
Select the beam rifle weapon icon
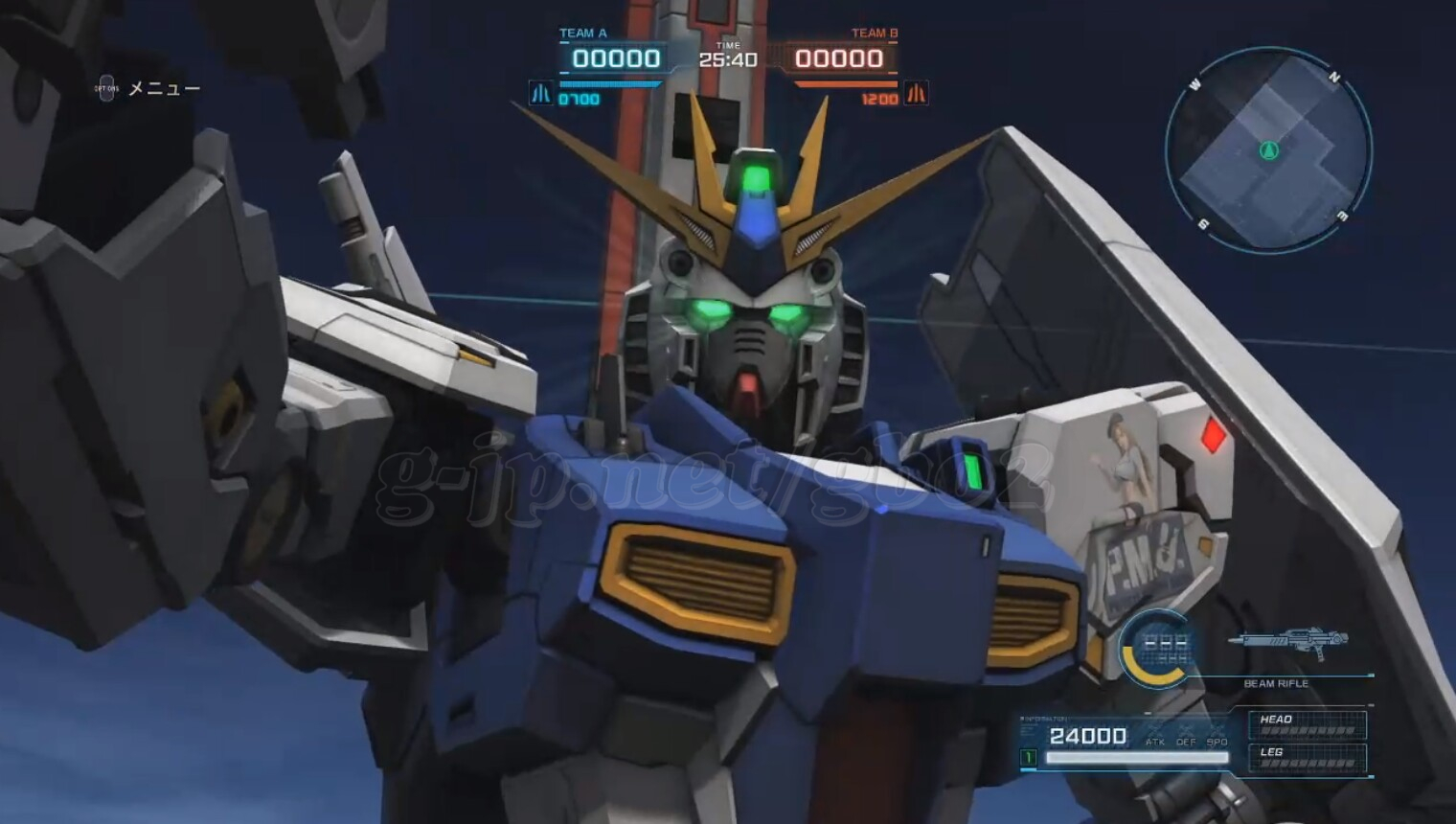(1289, 641)
